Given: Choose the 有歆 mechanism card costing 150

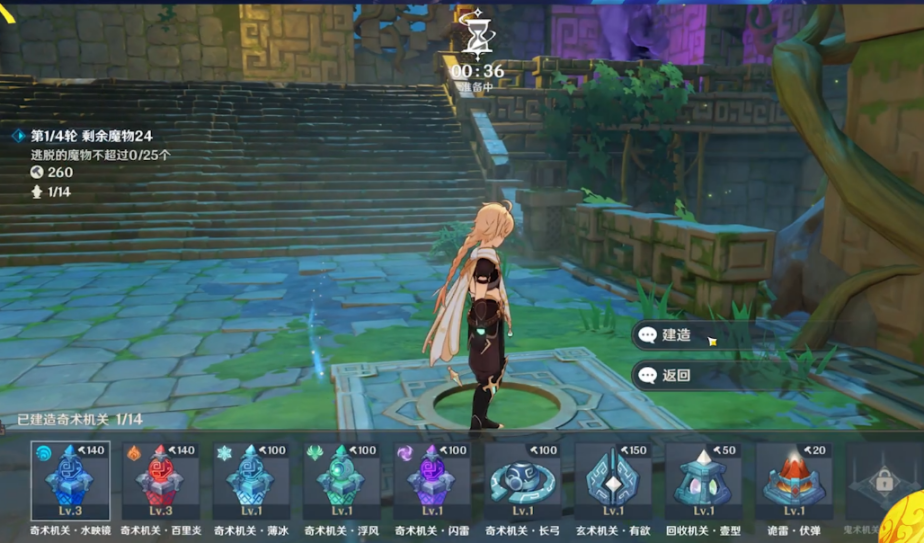Looking at the screenshot, I should point(613,480).
